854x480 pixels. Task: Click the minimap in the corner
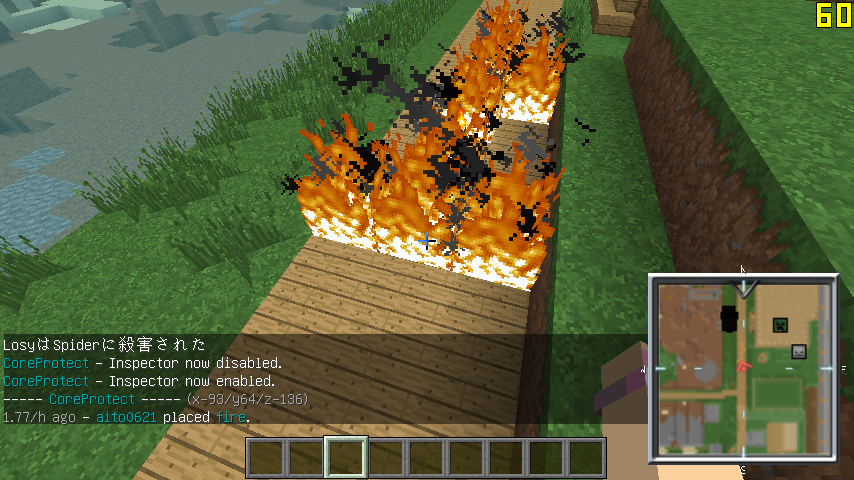(742, 369)
